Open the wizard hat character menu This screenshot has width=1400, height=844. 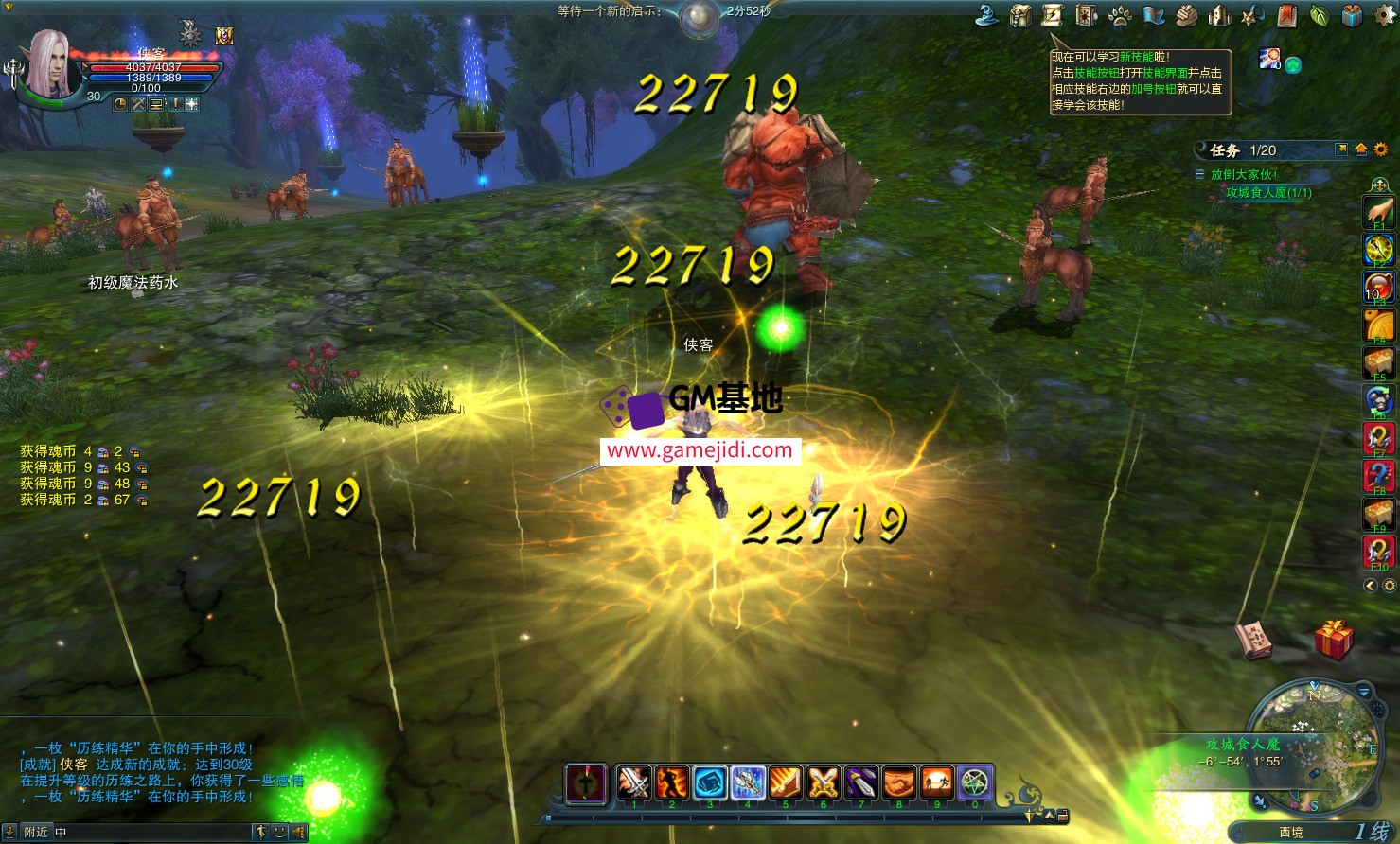click(987, 15)
